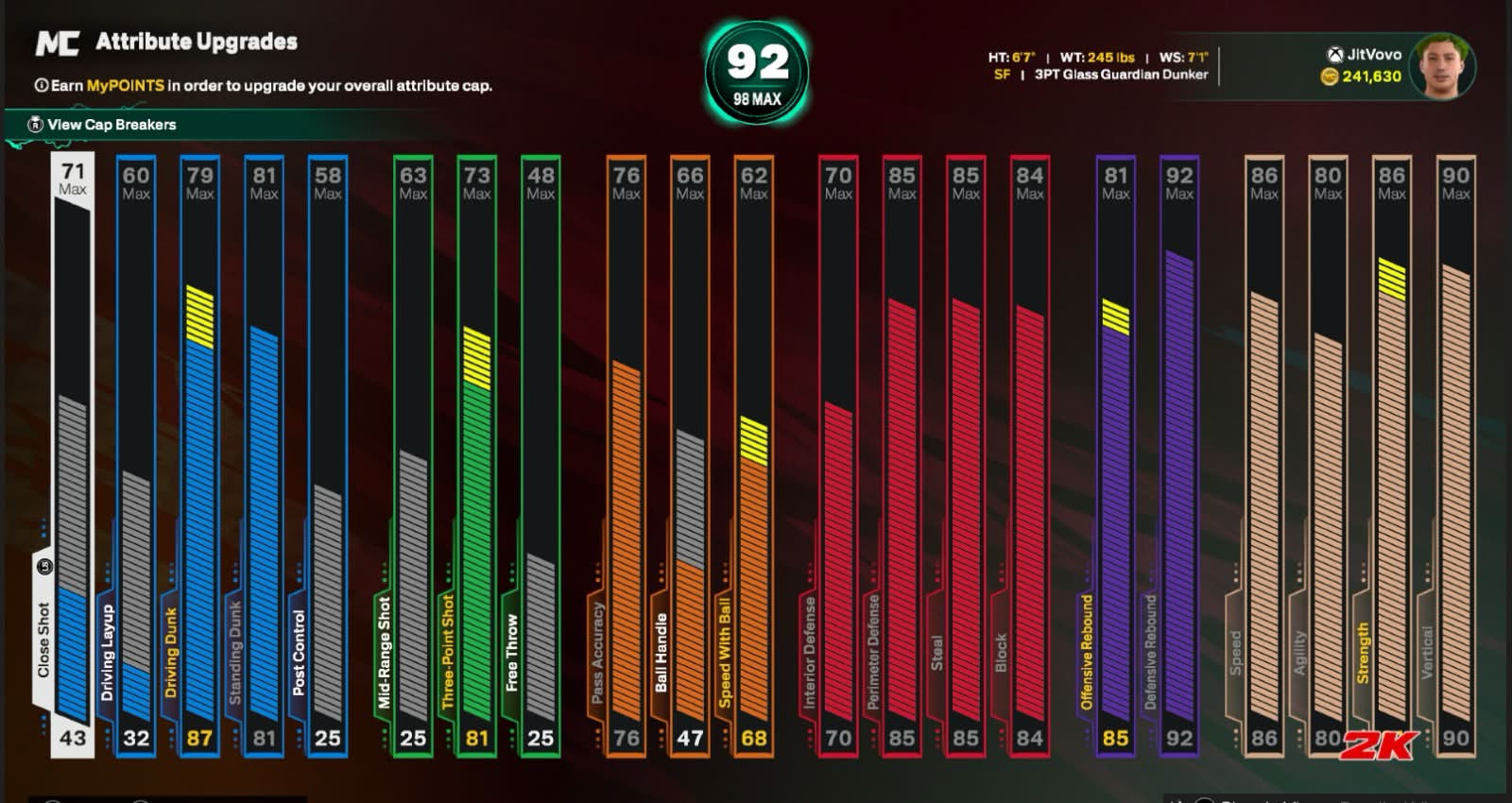Select the Defensive Rebound attribute bar
Image resolution: width=1512 pixels, height=803 pixels.
(1178, 453)
